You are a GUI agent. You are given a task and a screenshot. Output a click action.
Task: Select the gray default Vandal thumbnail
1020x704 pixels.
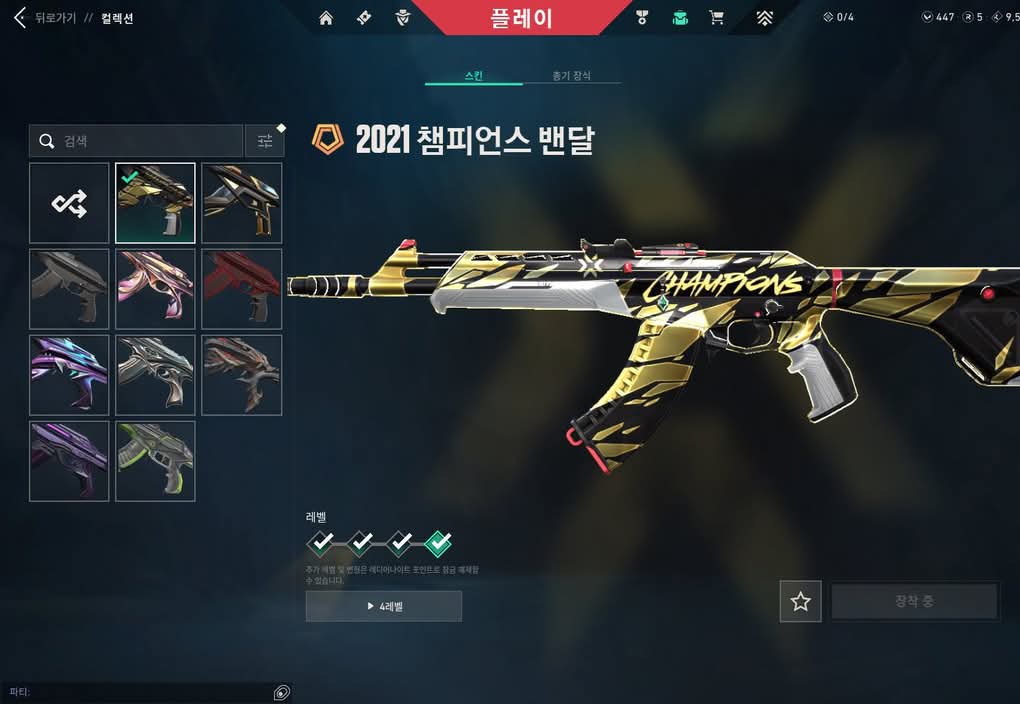(69, 290)
